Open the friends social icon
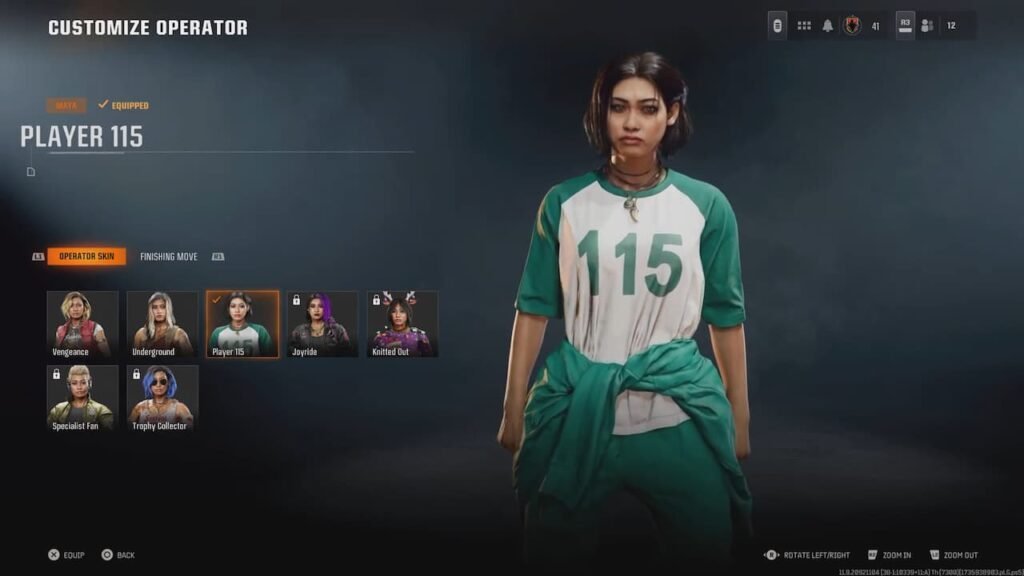The width and height of the screenshot is (1024, 576). coord(928,26)
